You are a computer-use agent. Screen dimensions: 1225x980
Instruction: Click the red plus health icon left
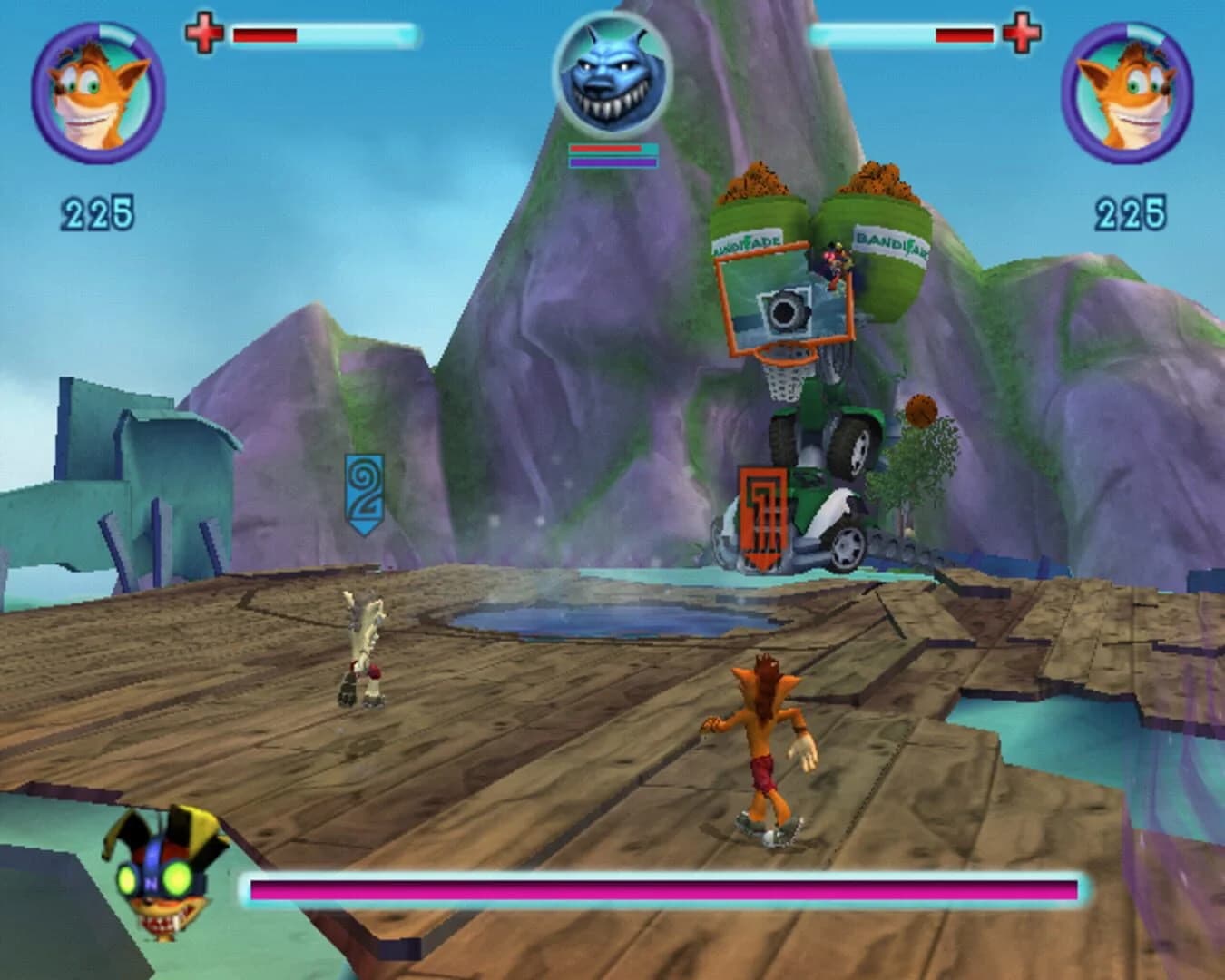203,34
